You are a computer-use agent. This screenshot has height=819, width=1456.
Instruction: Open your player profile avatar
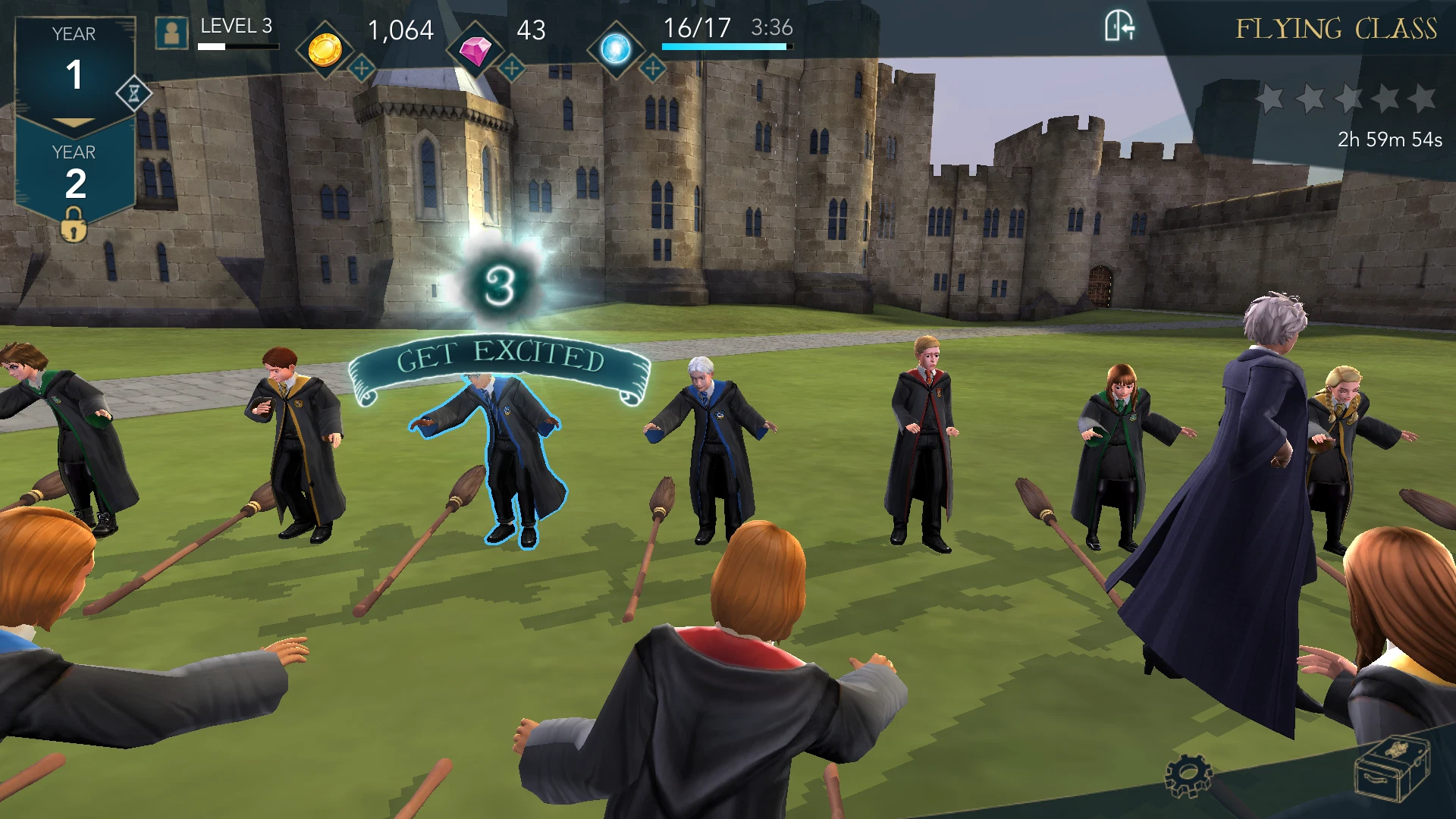pos(173,33)
